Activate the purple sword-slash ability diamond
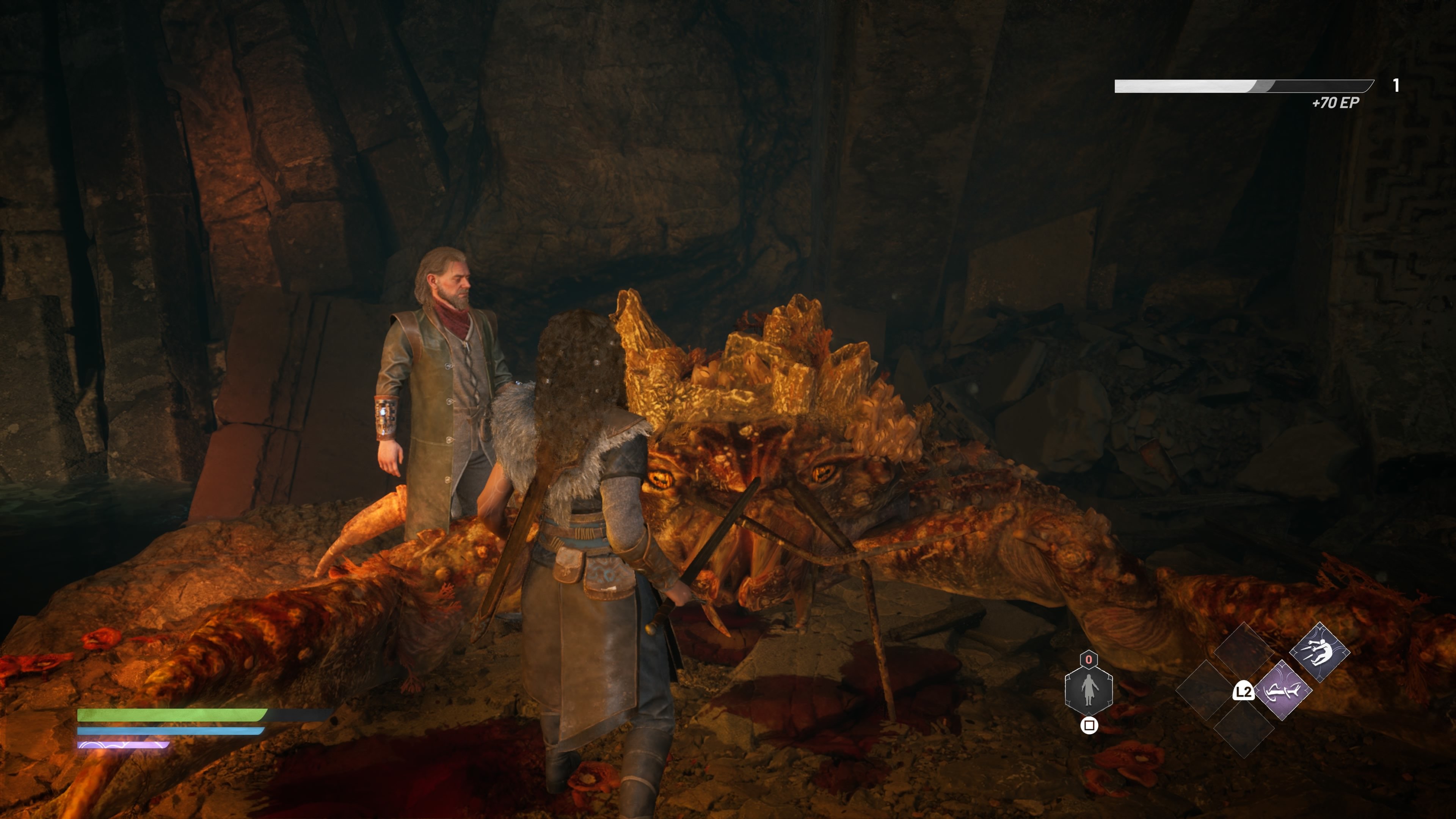Screen dimensions: 1456x819 (x=1282, y=690)
